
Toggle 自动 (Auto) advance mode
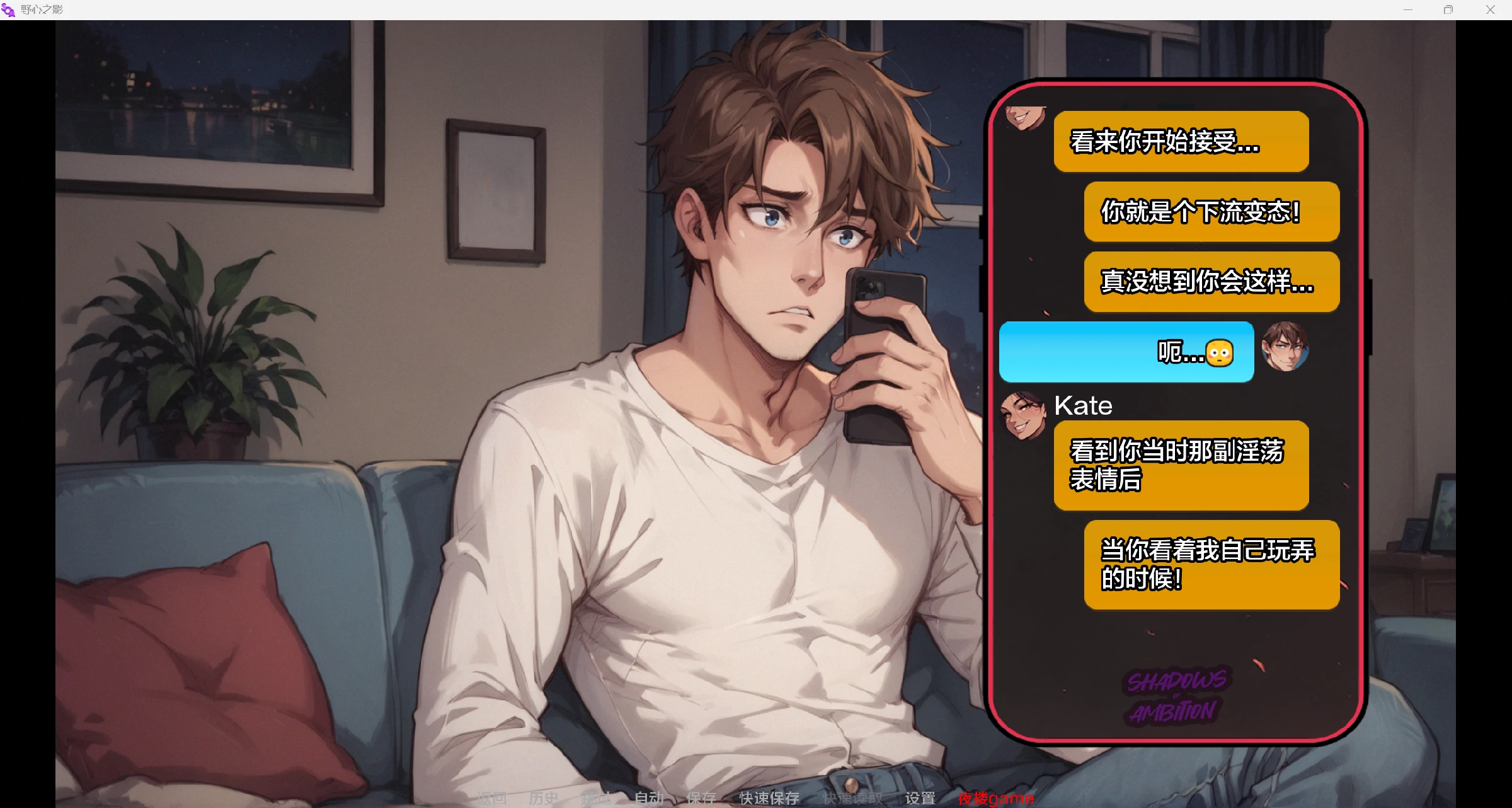pyautogui.click(x=648, y=798)
